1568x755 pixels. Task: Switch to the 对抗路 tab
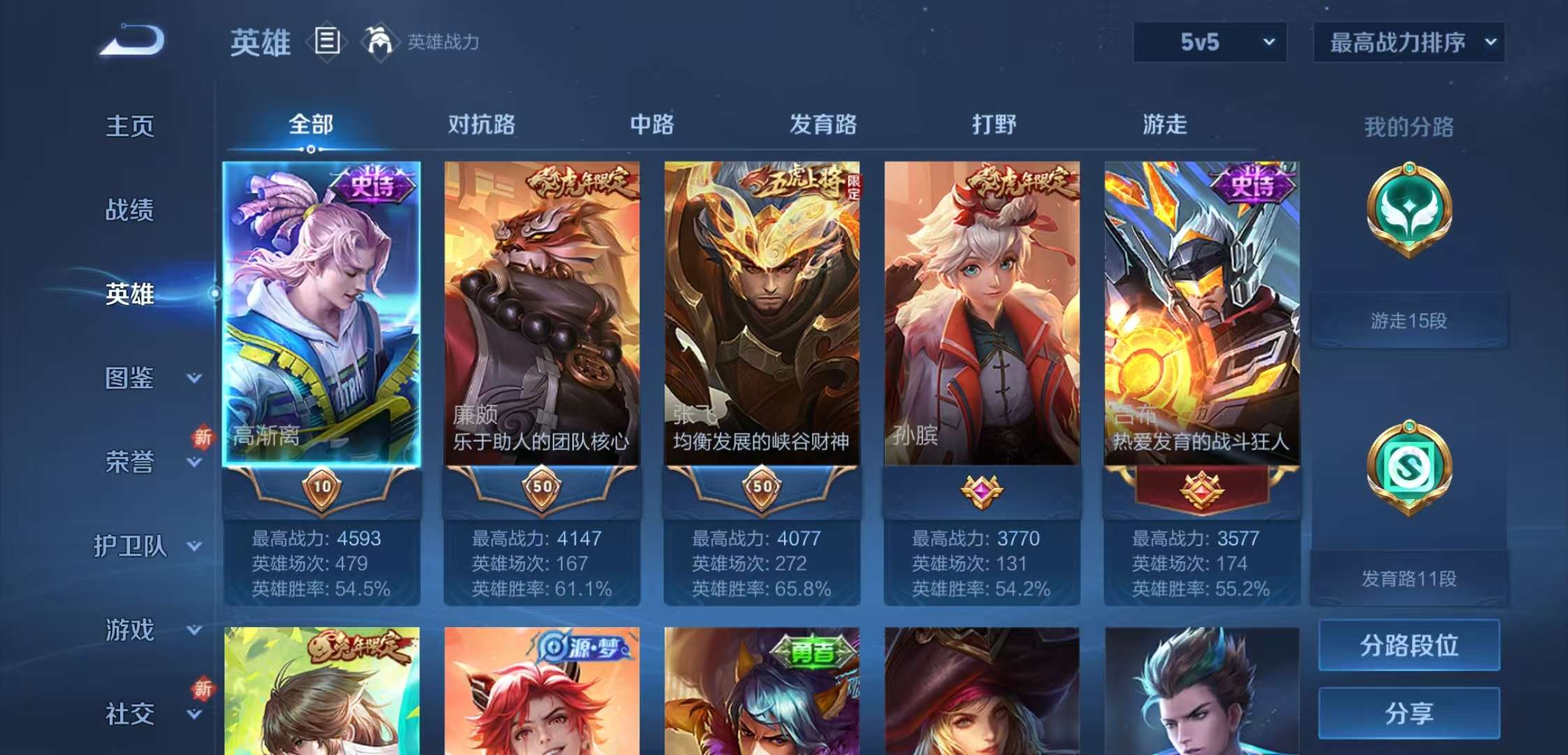482,126
